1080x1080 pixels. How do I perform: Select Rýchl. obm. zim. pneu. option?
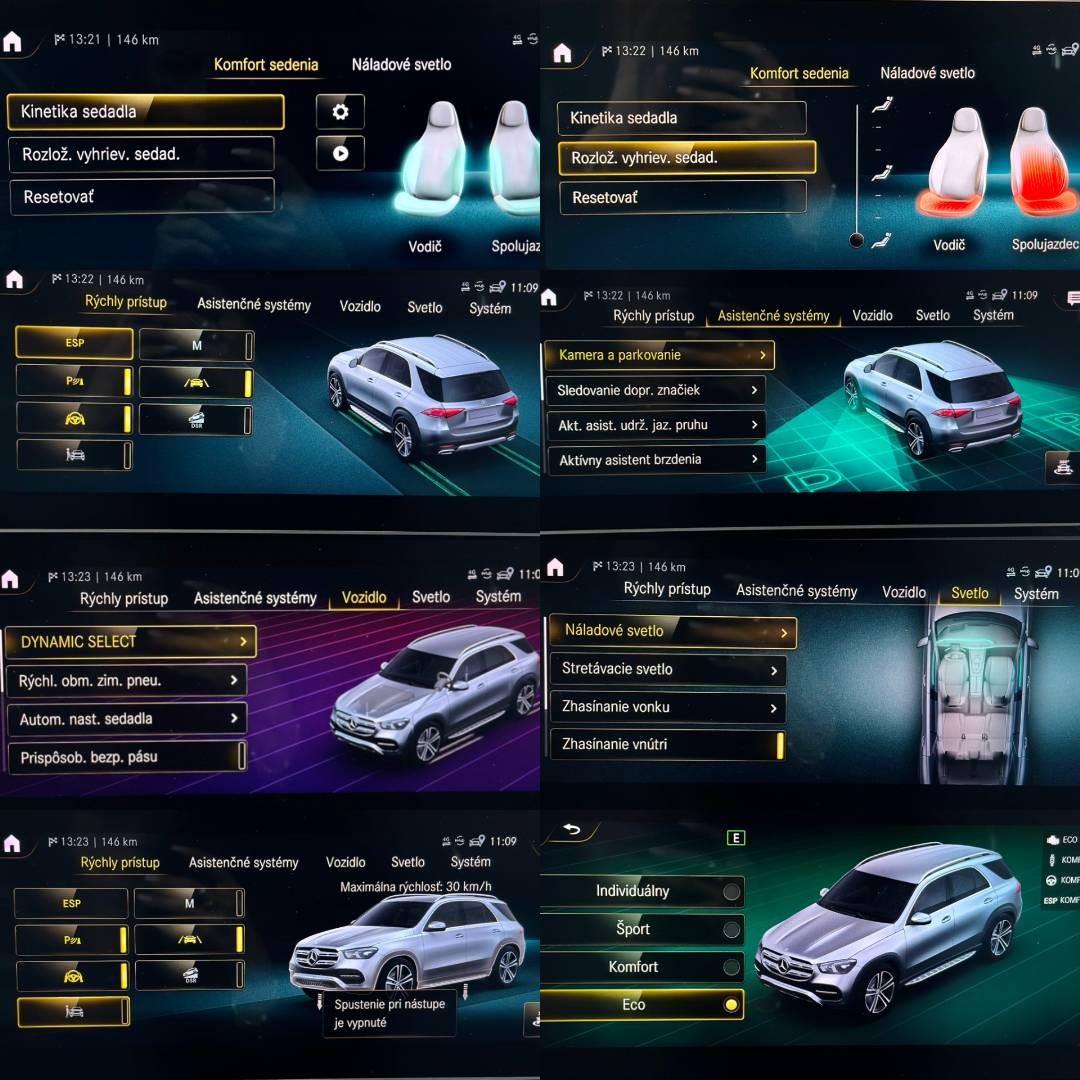coord(126,681)
